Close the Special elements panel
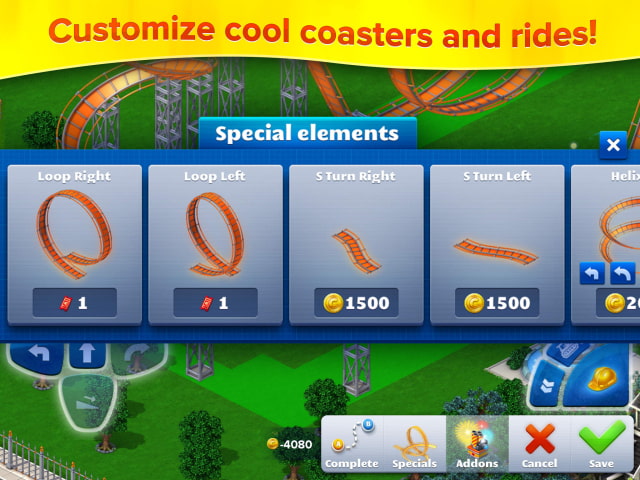 pyautogui.click(x=613, y=145)
